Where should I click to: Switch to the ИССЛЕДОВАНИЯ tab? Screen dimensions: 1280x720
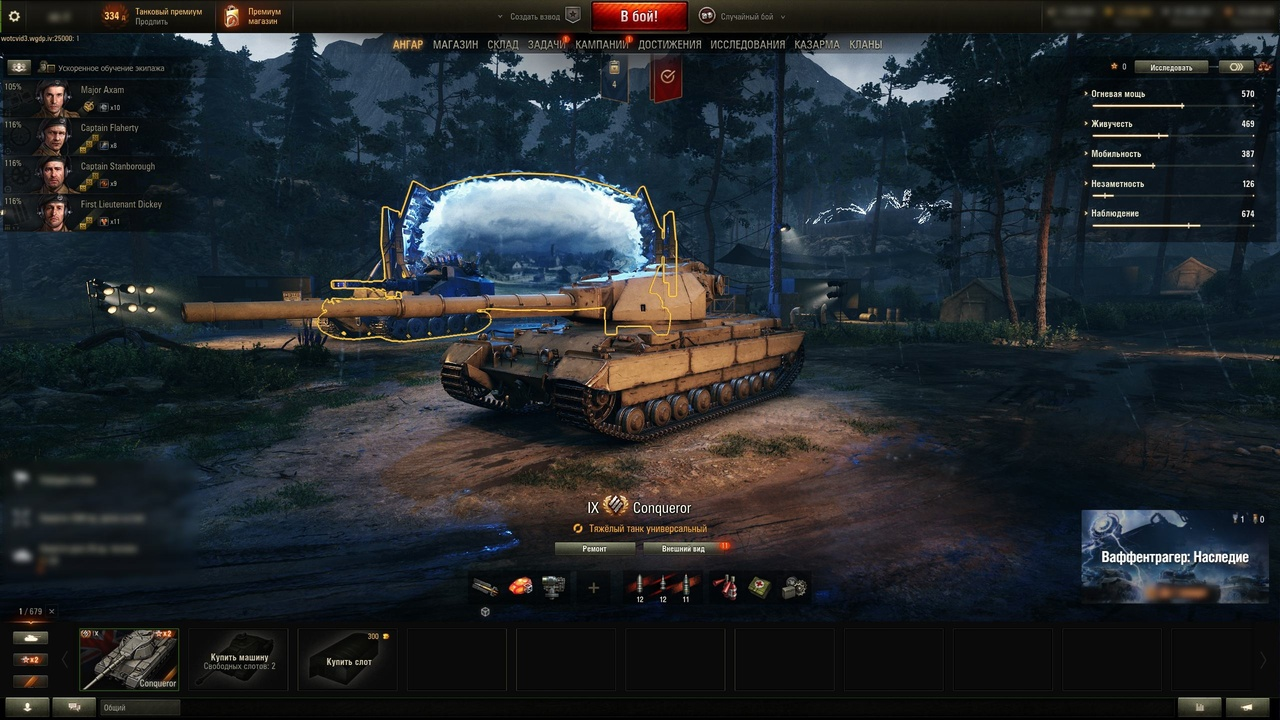tap(748, 45)
